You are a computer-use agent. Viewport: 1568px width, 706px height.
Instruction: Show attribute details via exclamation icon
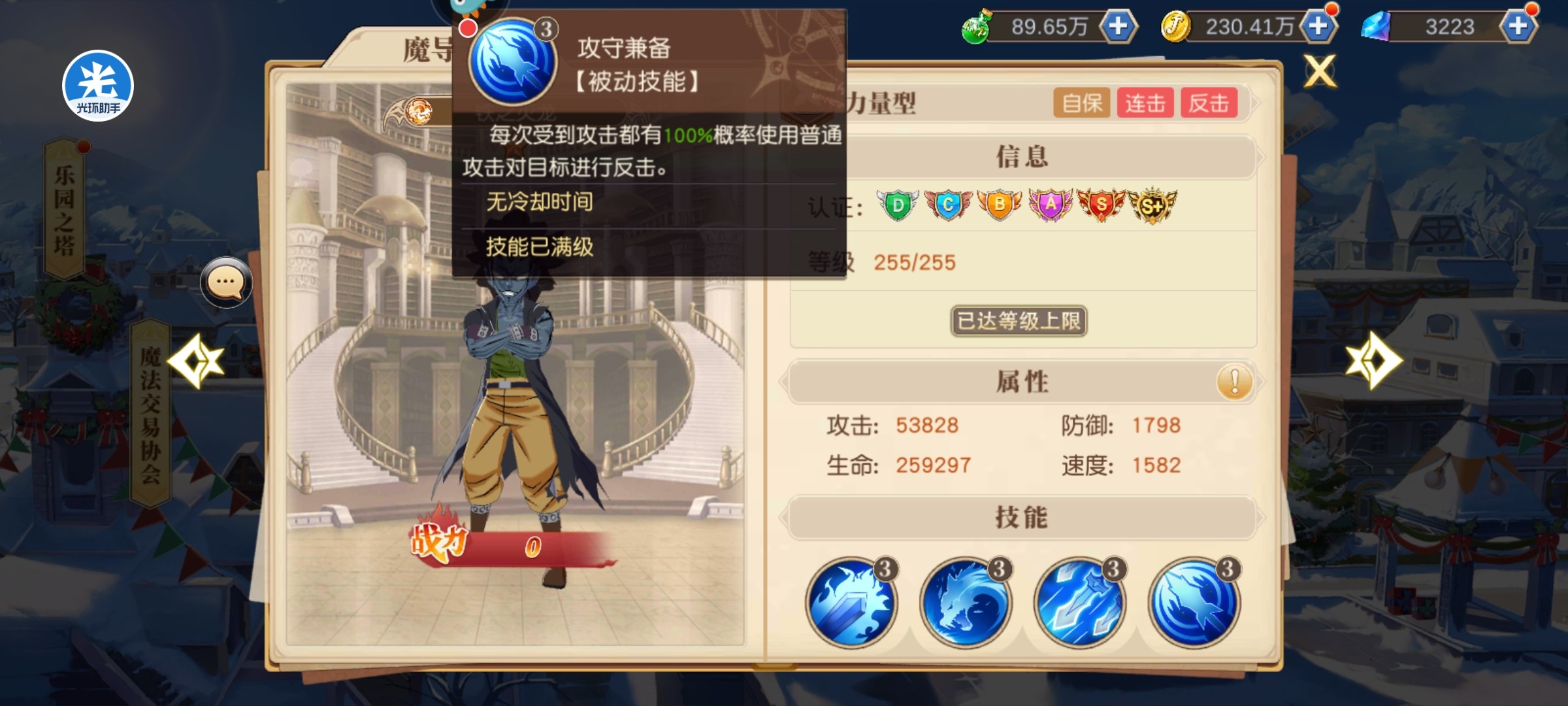coord(1234,382)
